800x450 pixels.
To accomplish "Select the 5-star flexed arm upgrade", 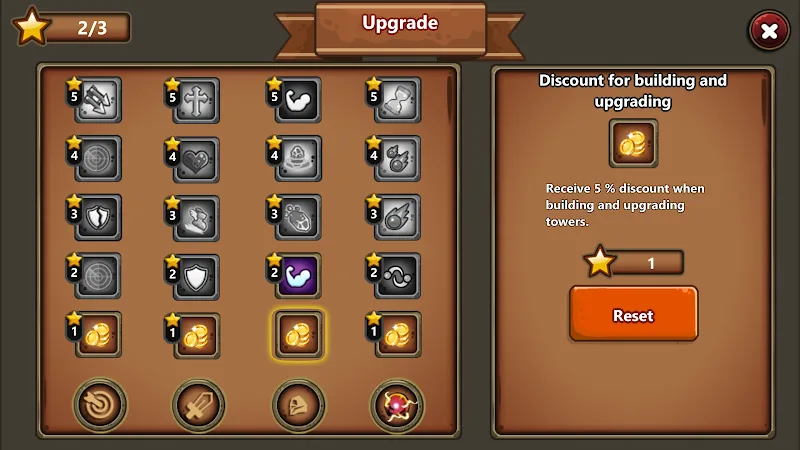I will (x=298, y=100).
